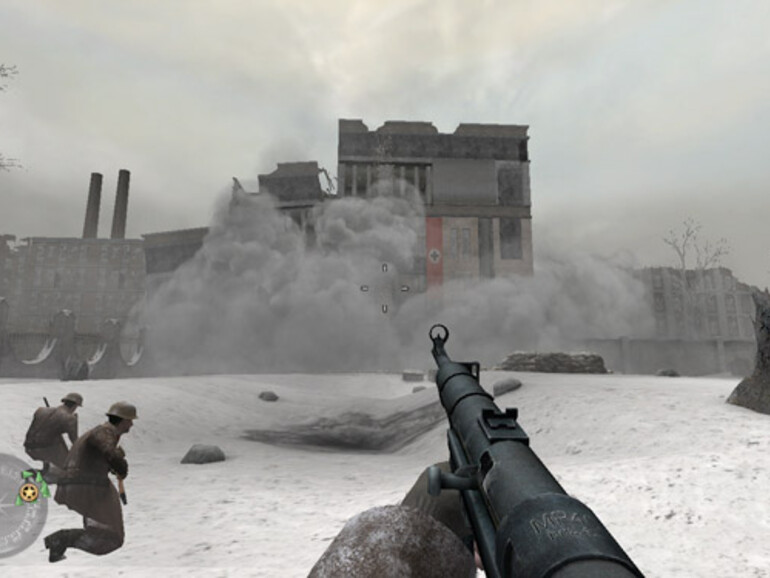The height and width of the screenshot is (578, 770).
Task: Select the gold star objective marker on compass
Action: click(29, 491)
